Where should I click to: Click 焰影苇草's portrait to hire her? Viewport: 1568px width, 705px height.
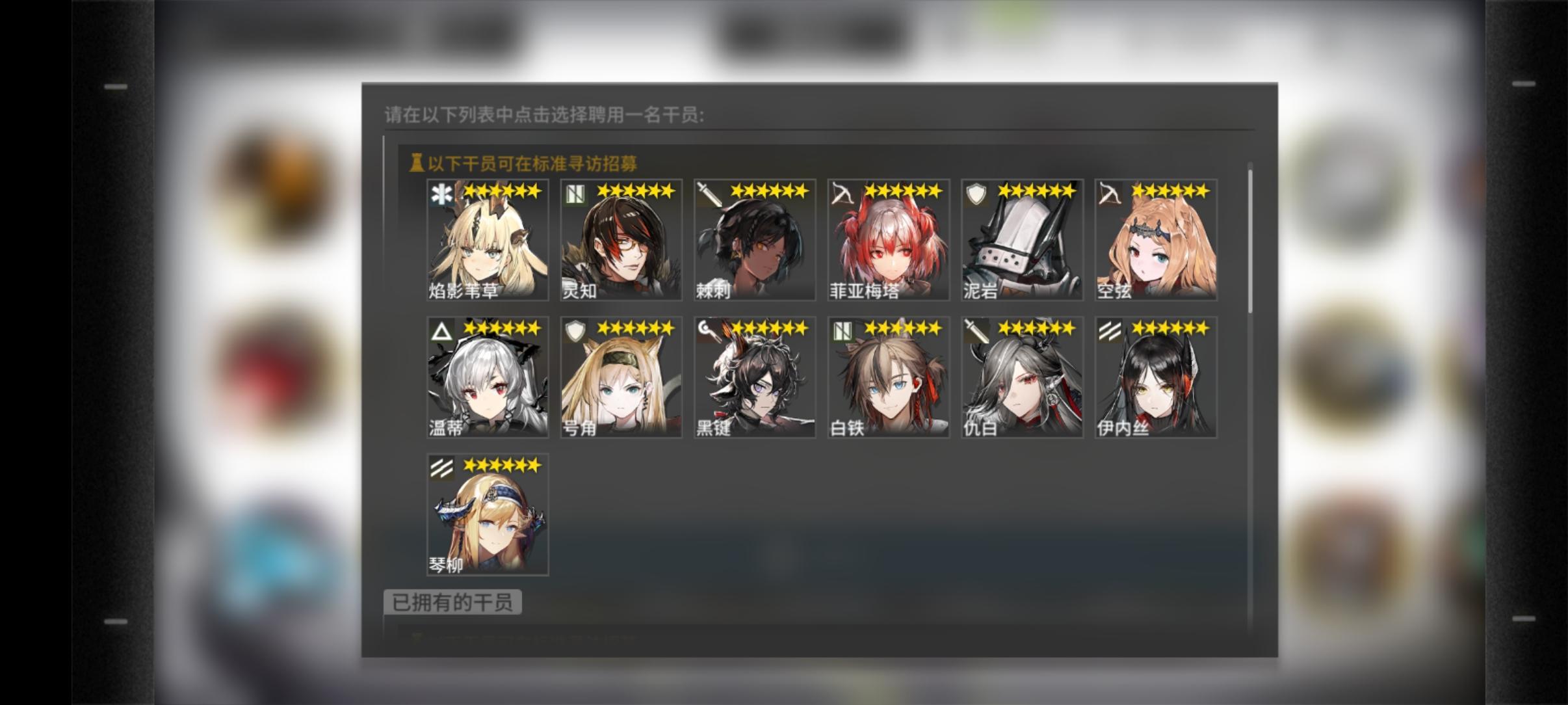[486, 239]
